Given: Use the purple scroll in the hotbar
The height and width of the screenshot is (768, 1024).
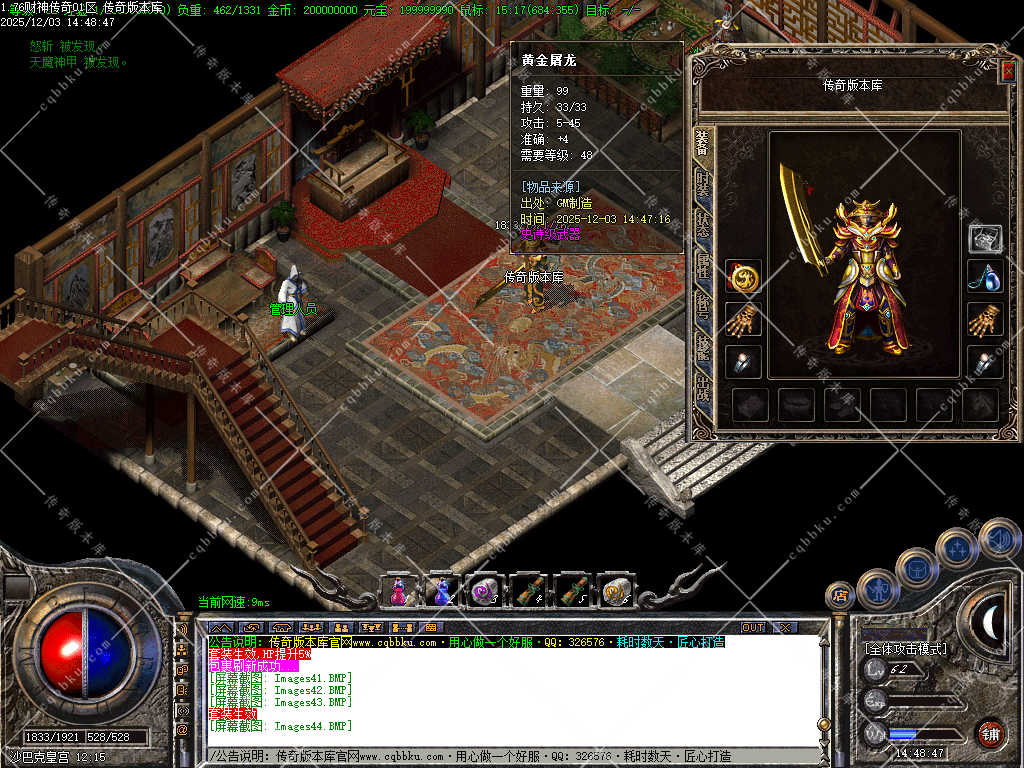Looking at the screenshot, I should [x=485, y=591].
